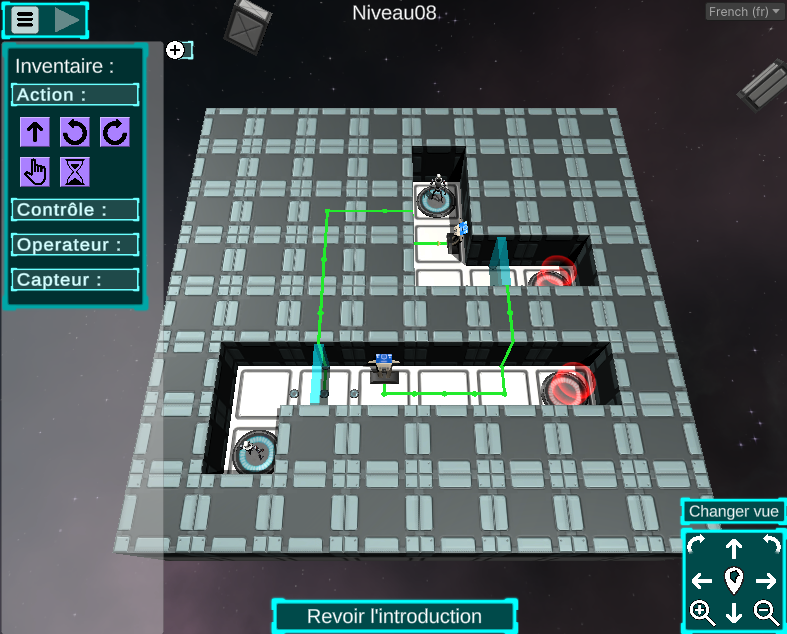Run the program with the play button
787x634 pixels.
pyautogui.click(x=67, y=19)
